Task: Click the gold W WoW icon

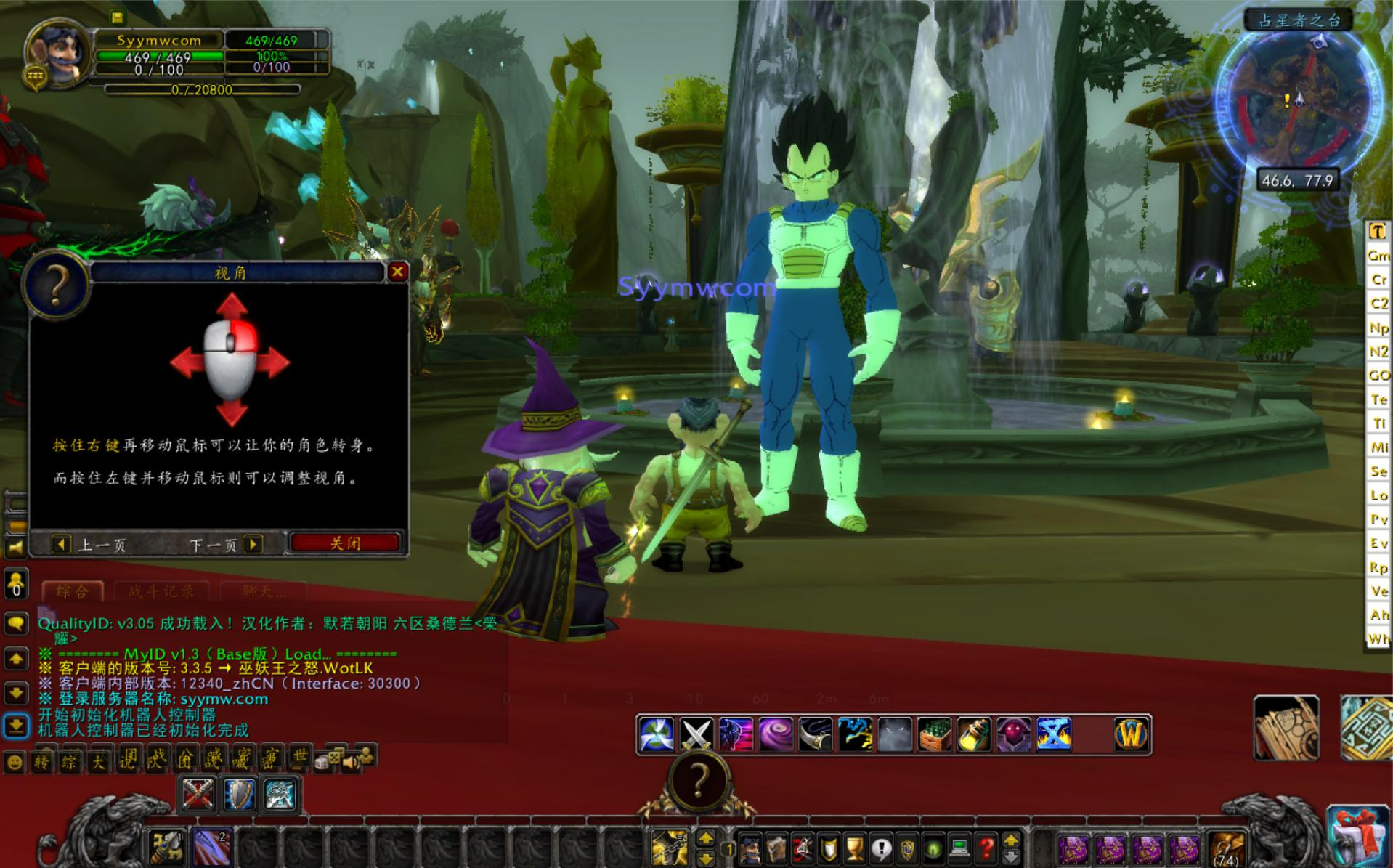Action: tap(1131, 734)
